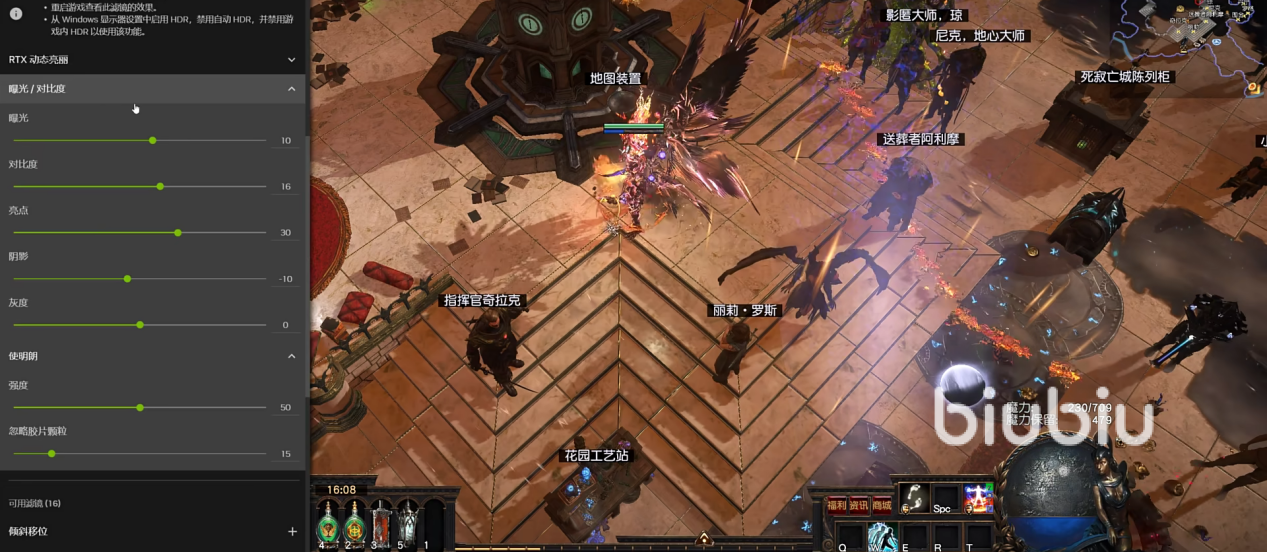Adjust the 对比度 slider handle
Viewport: 1267px width, 552px height.
pos(160,186)
